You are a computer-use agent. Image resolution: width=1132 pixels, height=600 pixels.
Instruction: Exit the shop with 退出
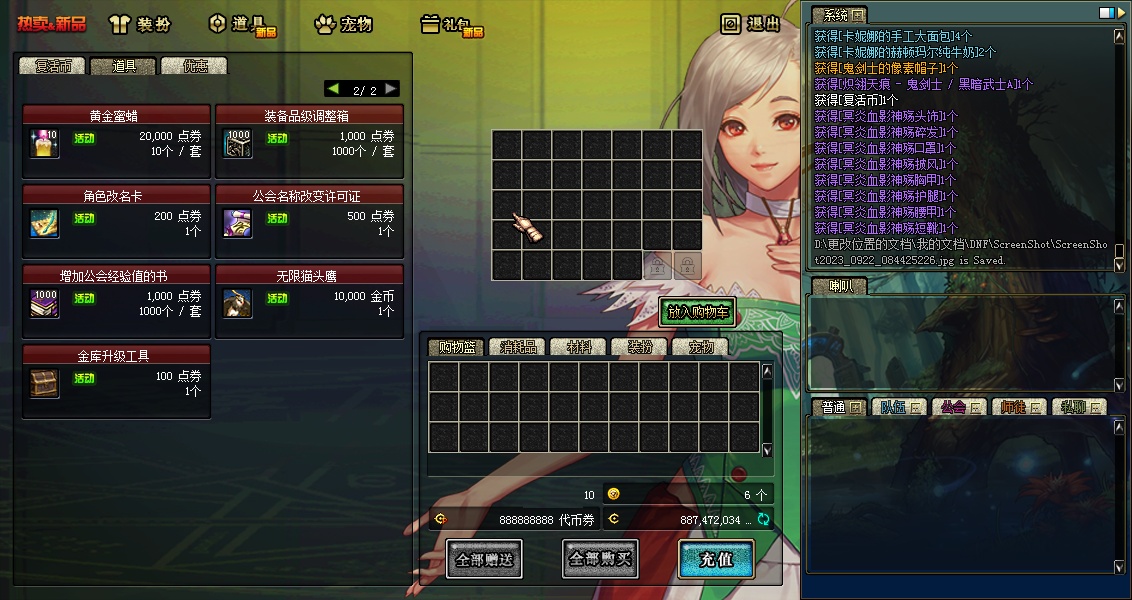point(751,24)
